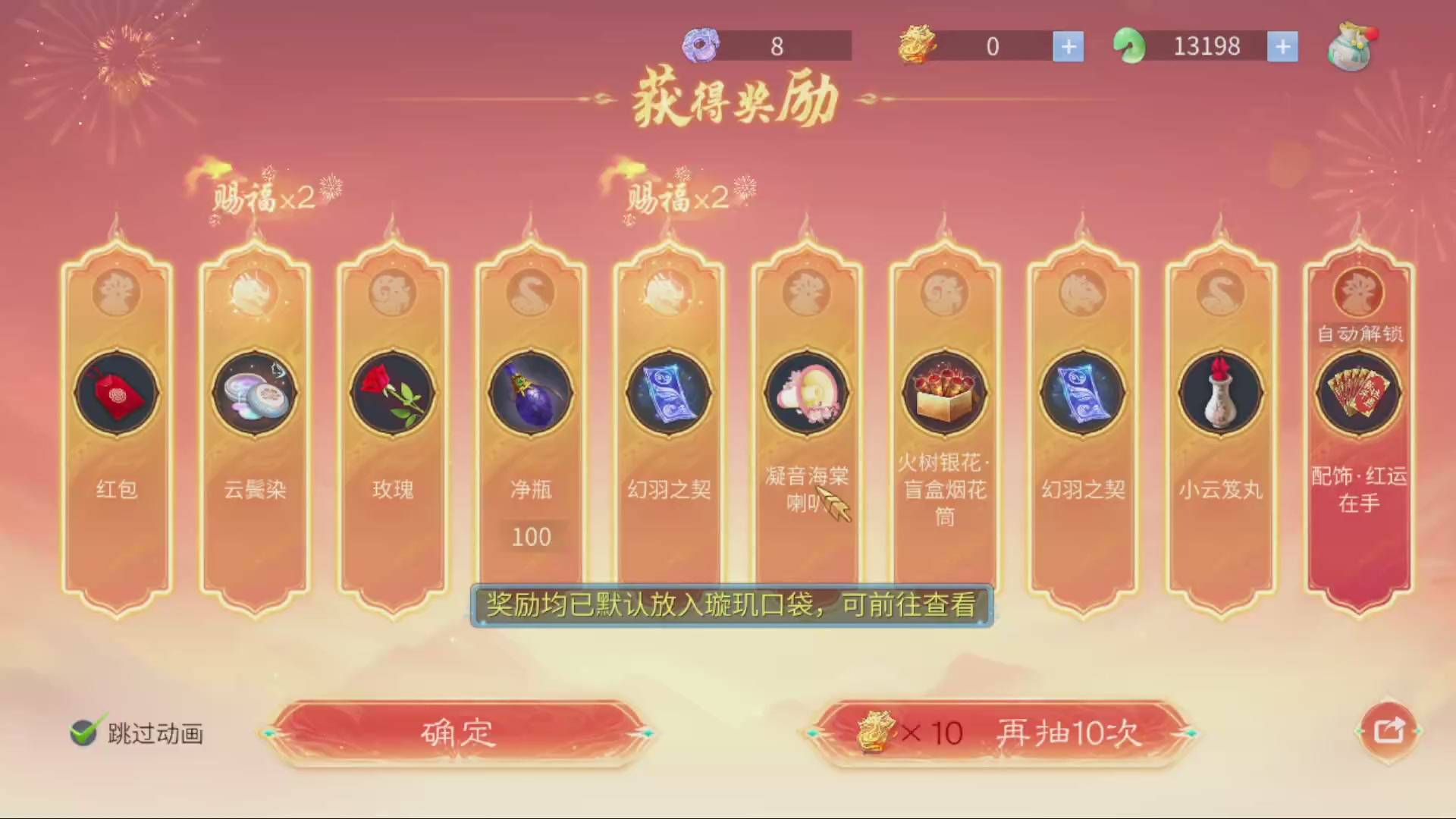Select the 红包 reward item icon
Screen dimensions: 1456x819
[116, 393]
